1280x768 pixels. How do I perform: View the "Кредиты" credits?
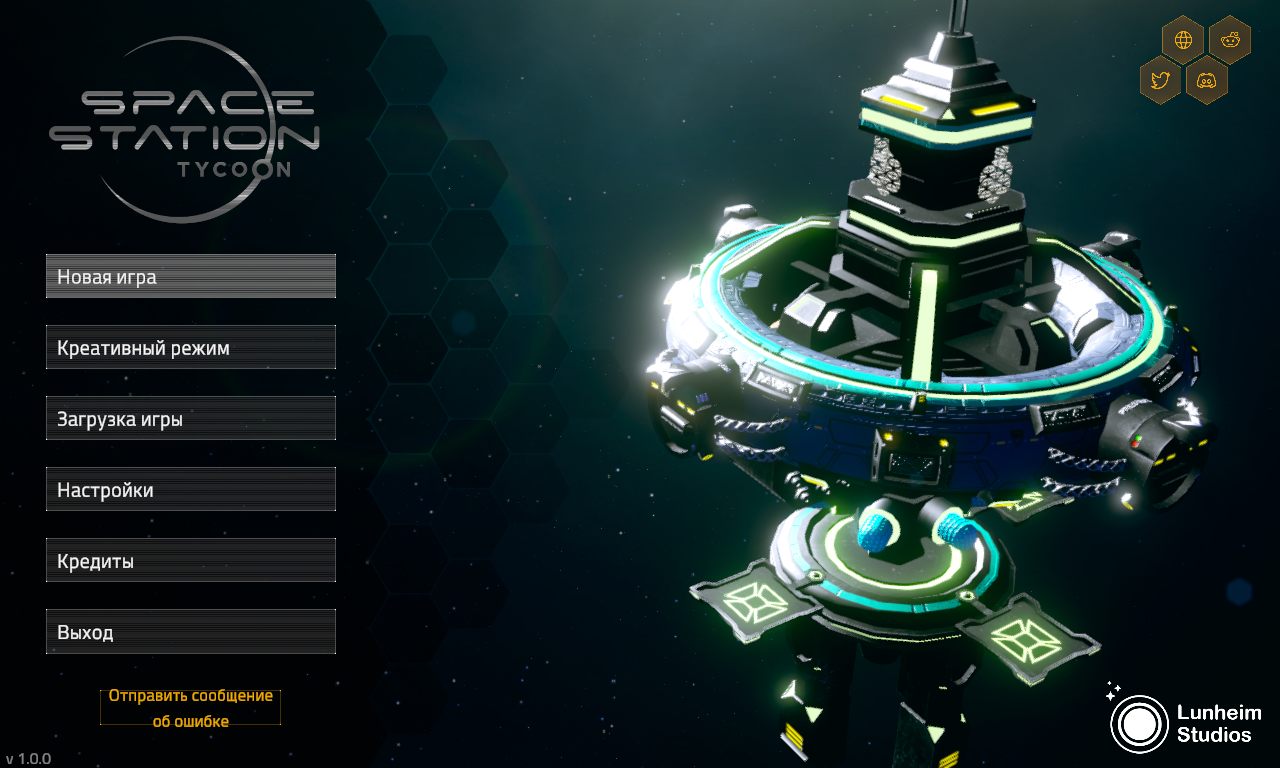(x=190, y=560)
